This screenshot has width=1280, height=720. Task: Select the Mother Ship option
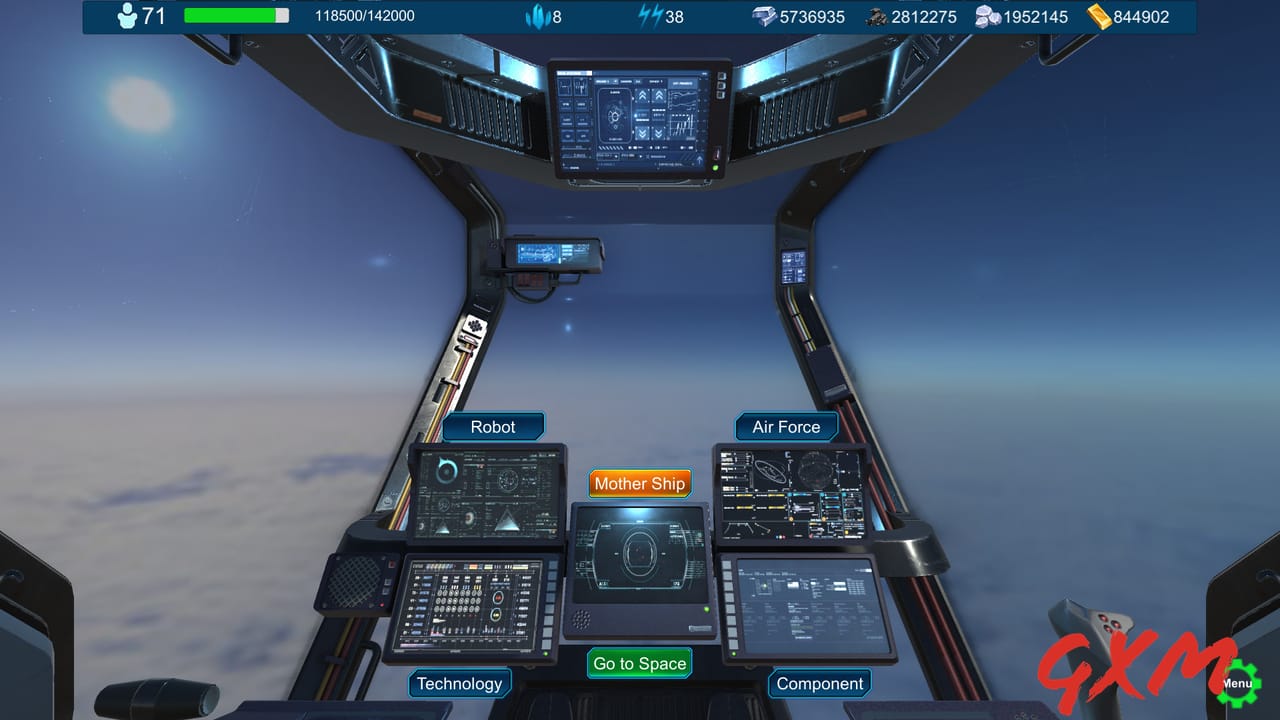[x=639, y=483]
